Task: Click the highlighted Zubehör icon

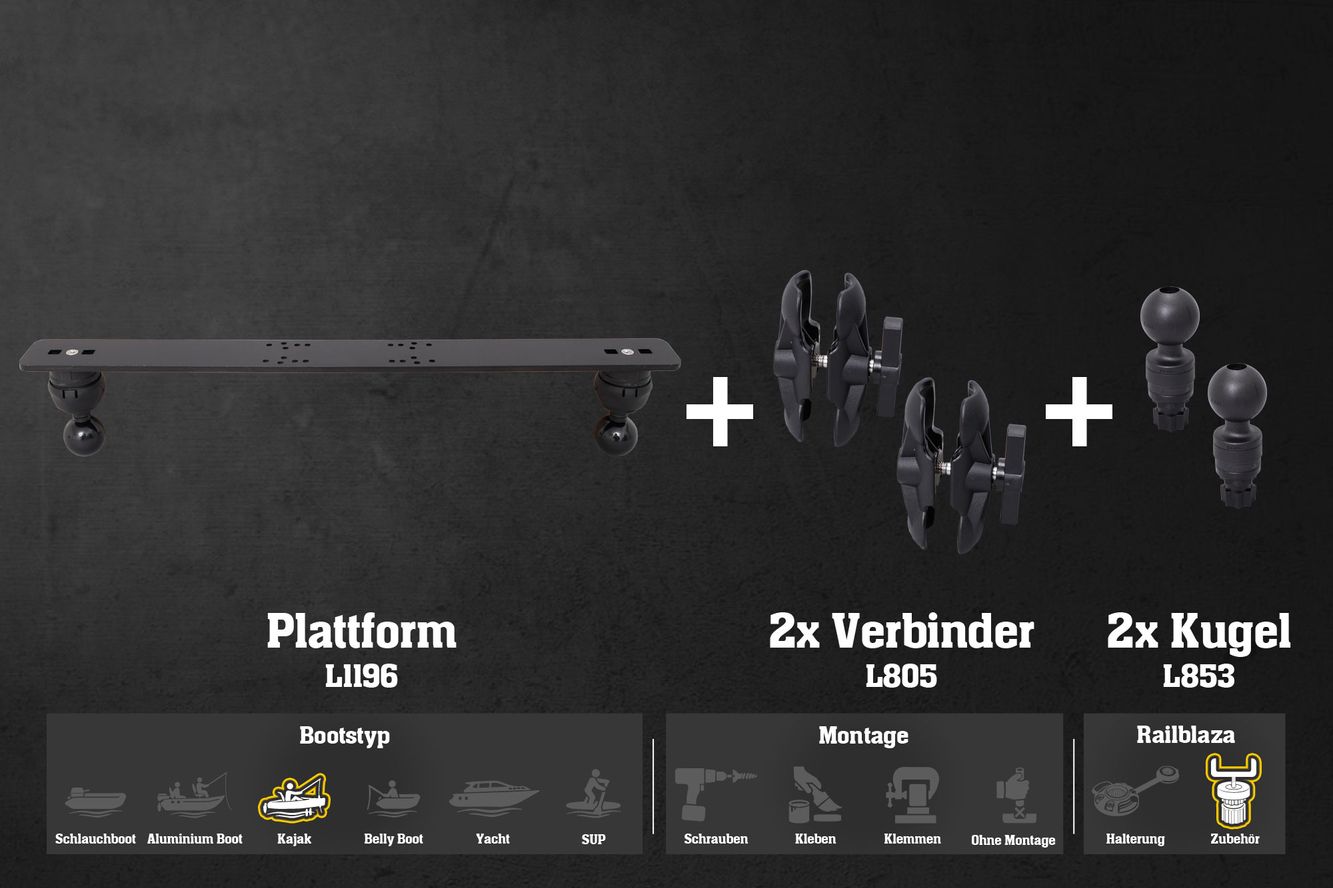Action: [x=1234, y=790]
